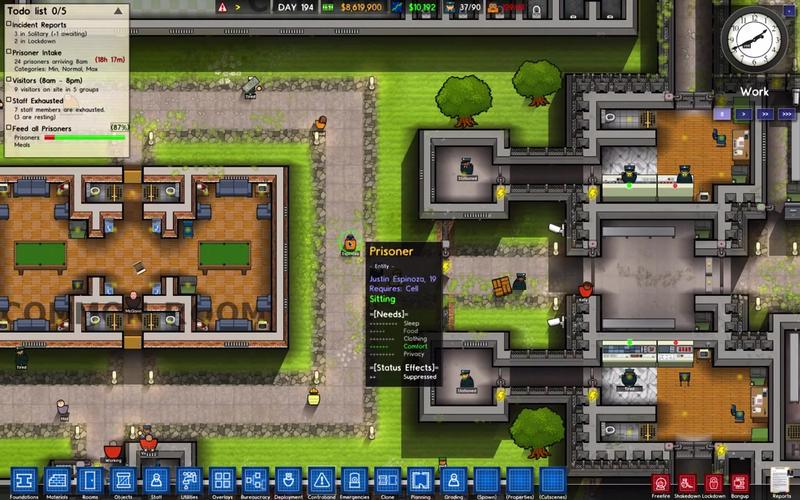Viewport: 800px width, 500px height.
Task: Open the Grading screen
Action: coord(452,480)
